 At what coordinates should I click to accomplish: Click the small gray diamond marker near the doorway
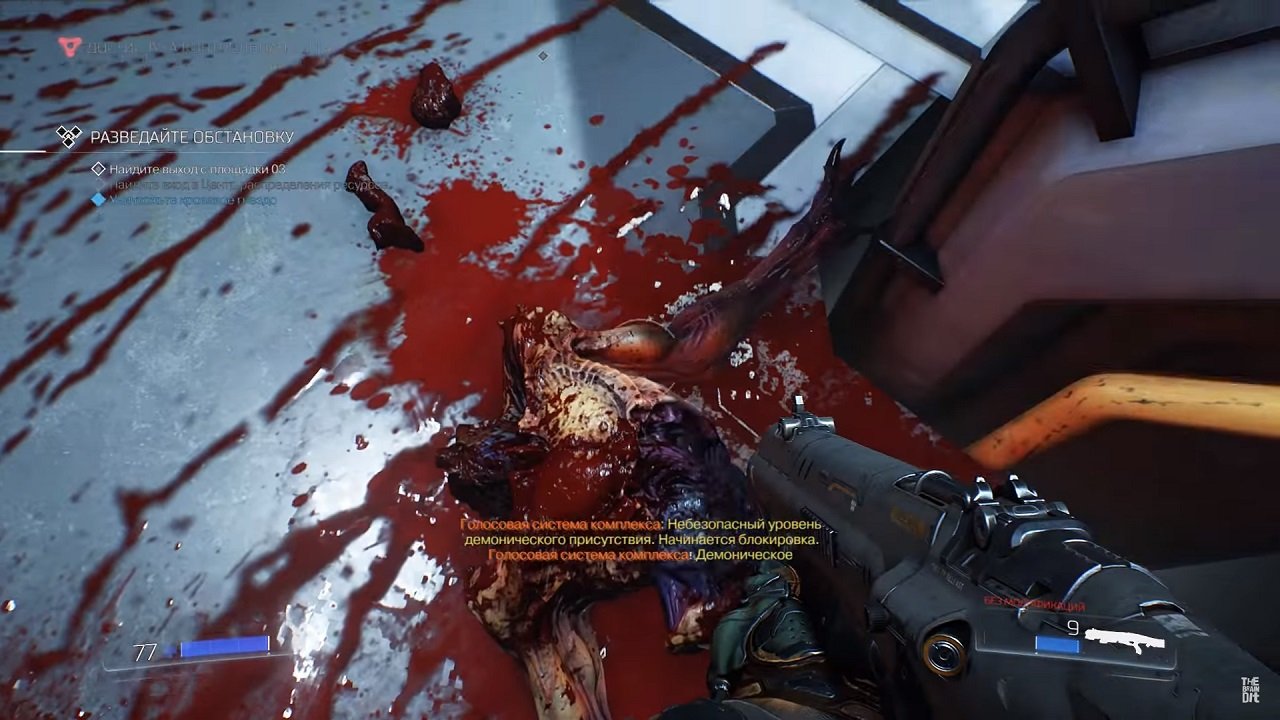(542, 56)
